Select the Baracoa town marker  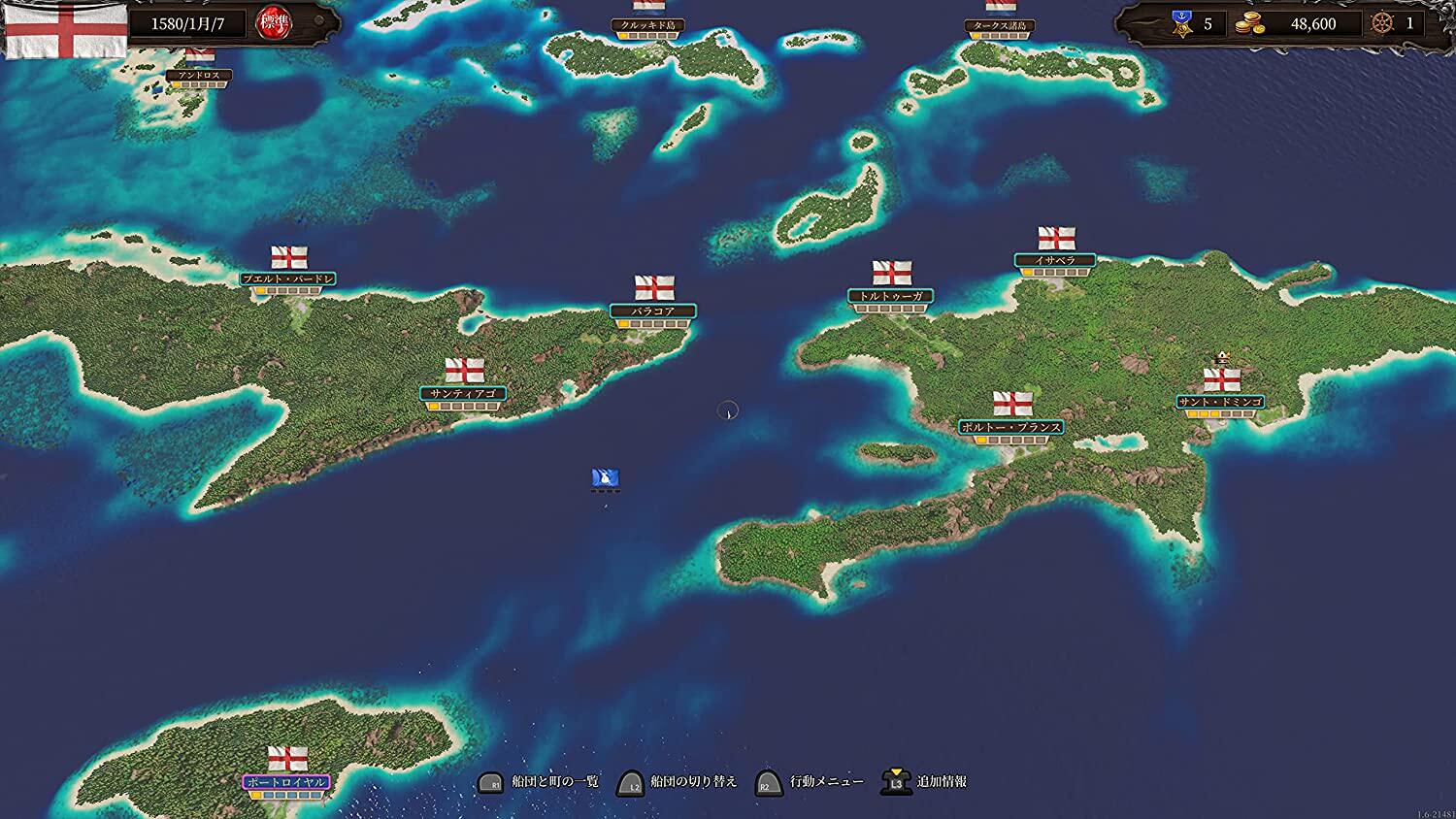(653, 311)
